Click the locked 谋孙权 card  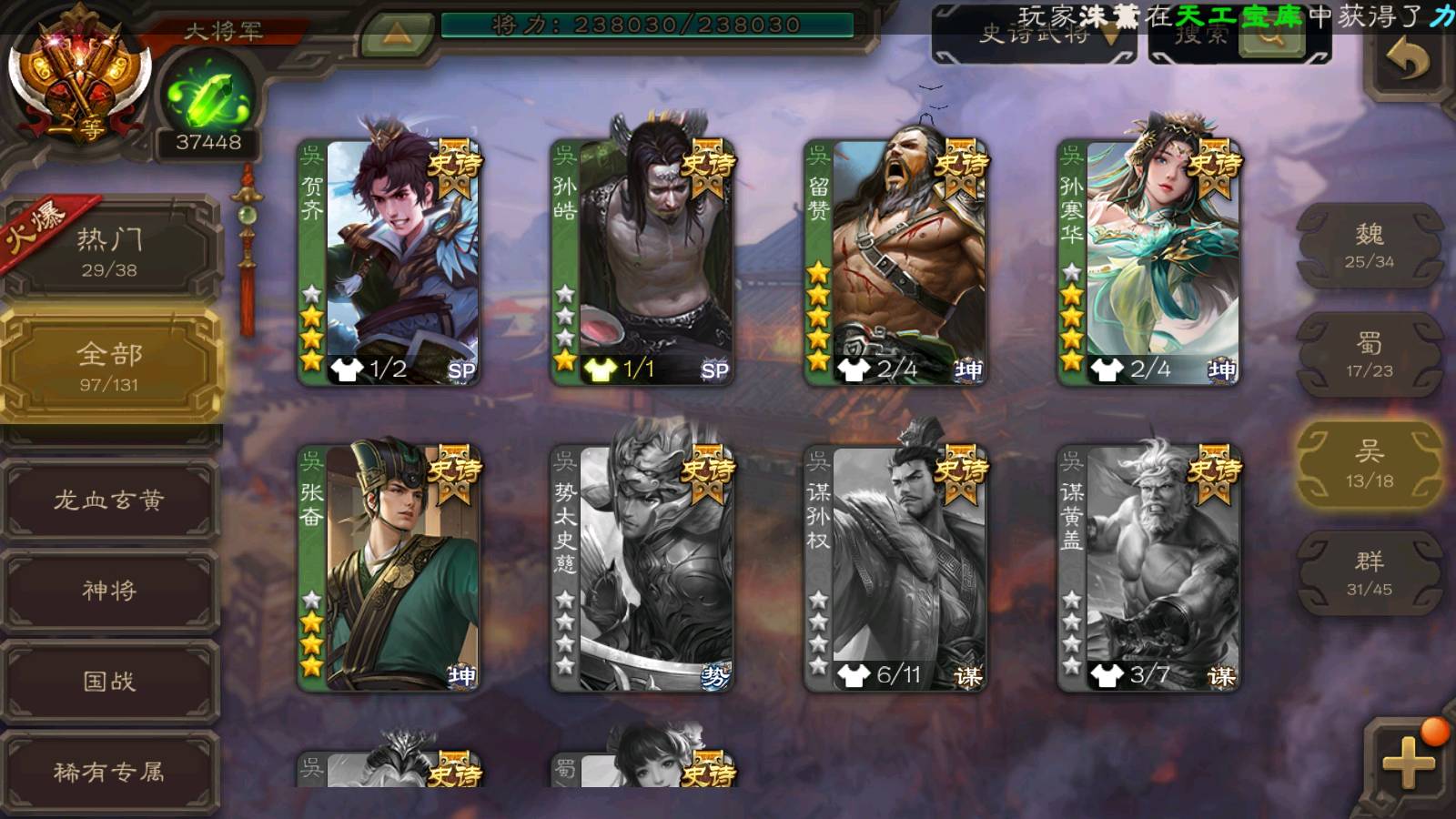(x=895, y=568)
